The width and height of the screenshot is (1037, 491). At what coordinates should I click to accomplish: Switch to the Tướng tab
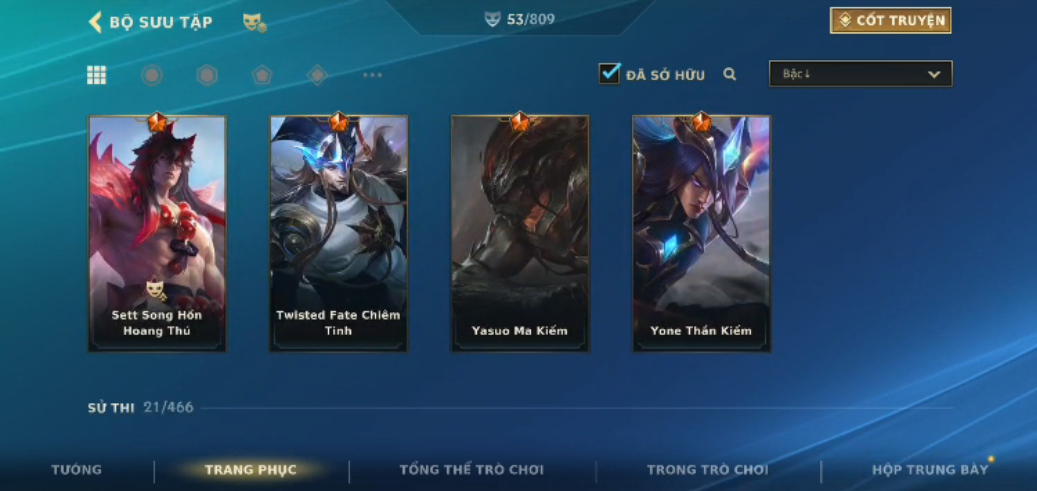76,470
